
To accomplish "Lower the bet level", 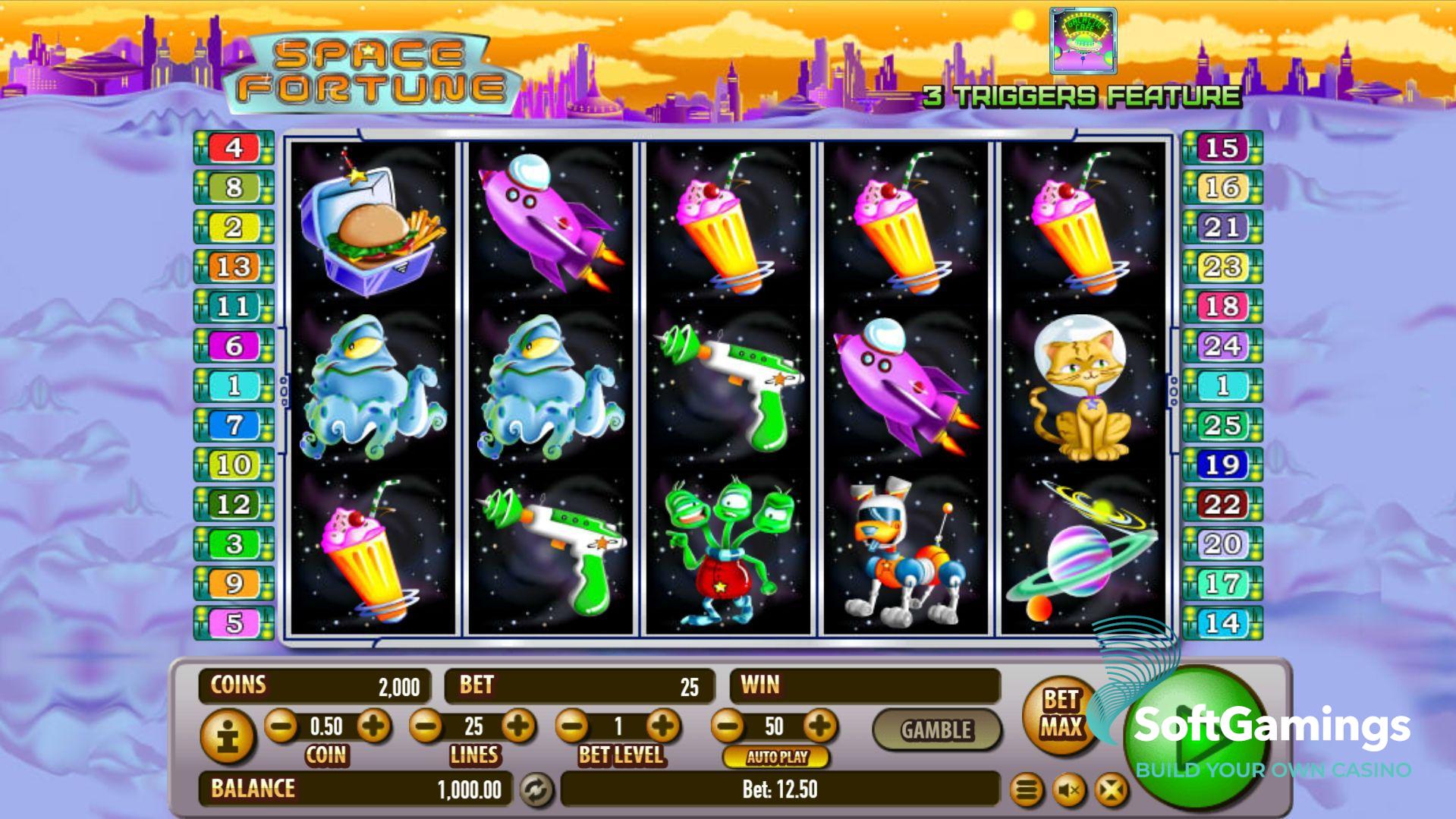I will (572, 727).
